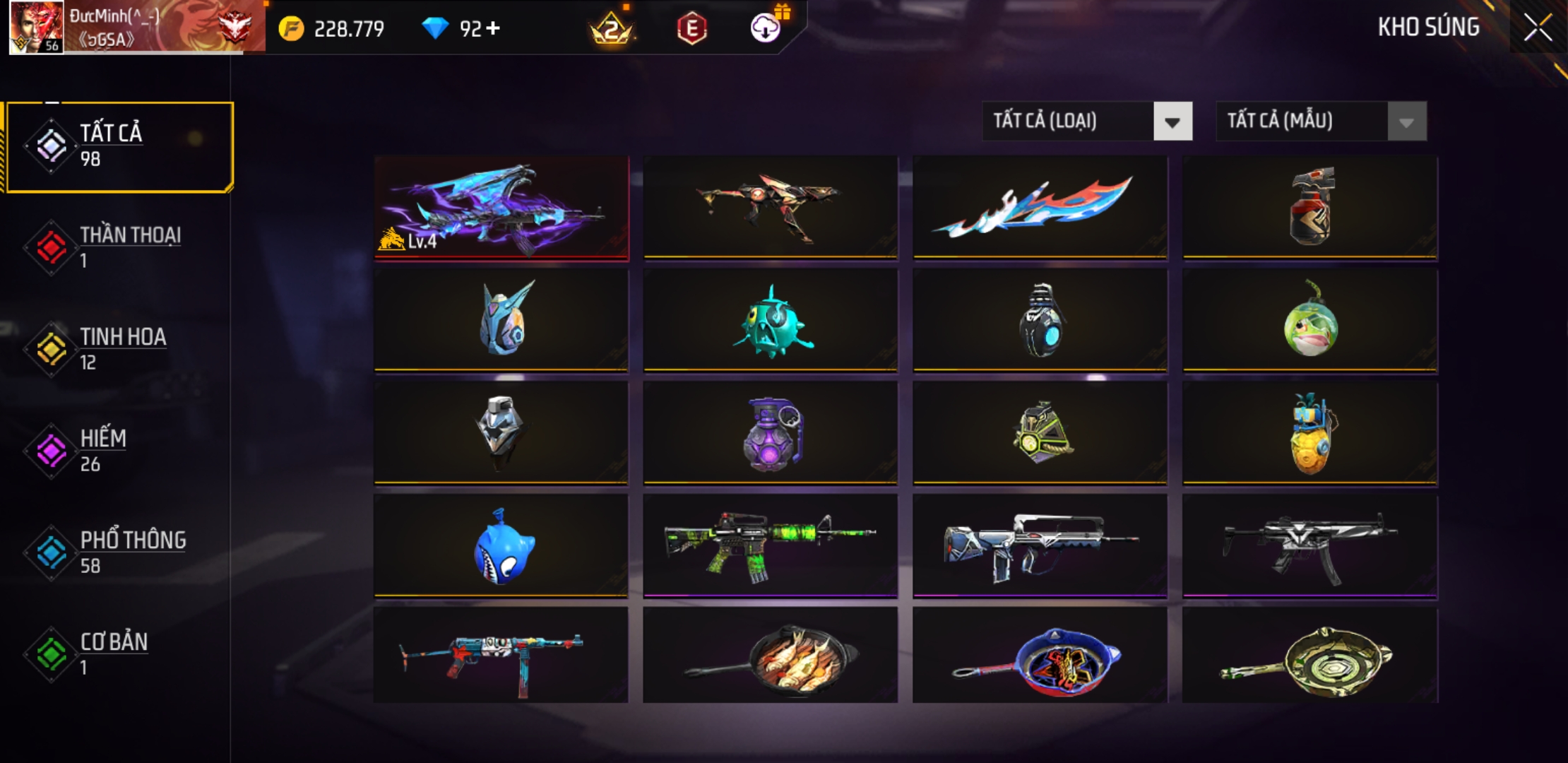
Task: Pick the frying pan with grilled fish
Action: pos(770,657)
